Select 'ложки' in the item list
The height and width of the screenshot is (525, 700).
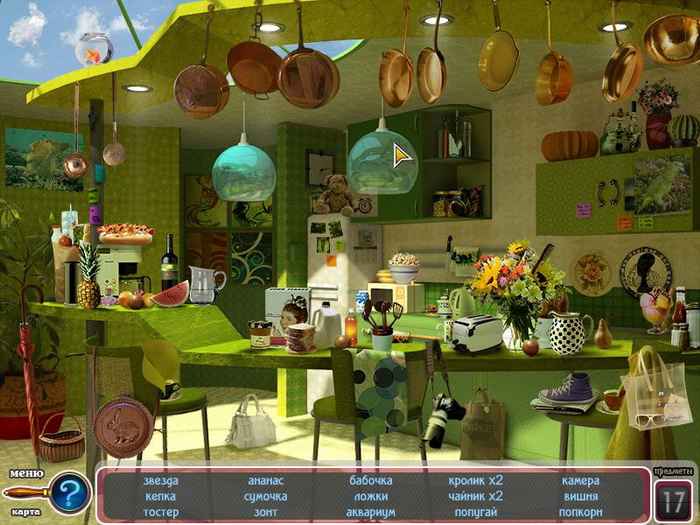point(370,496)
